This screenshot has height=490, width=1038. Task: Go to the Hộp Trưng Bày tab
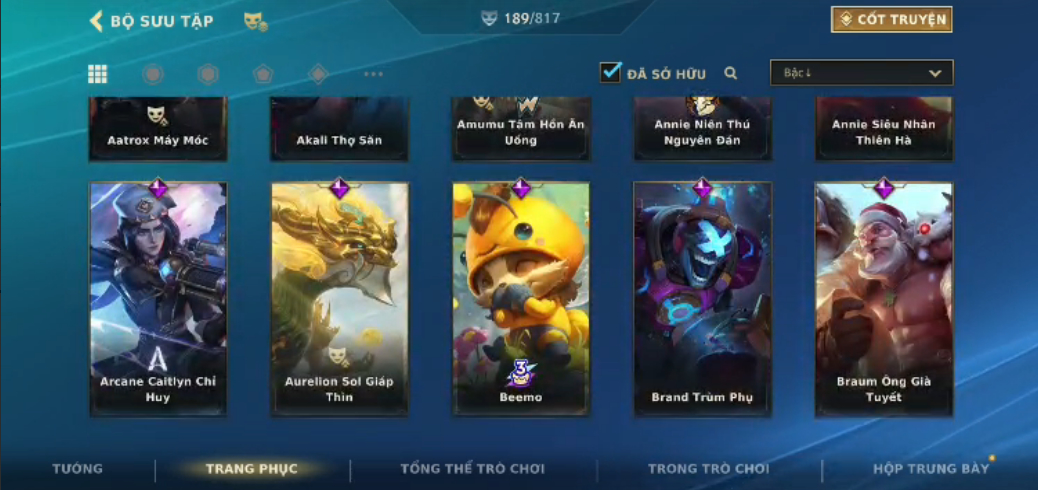[x=930, y=469]
